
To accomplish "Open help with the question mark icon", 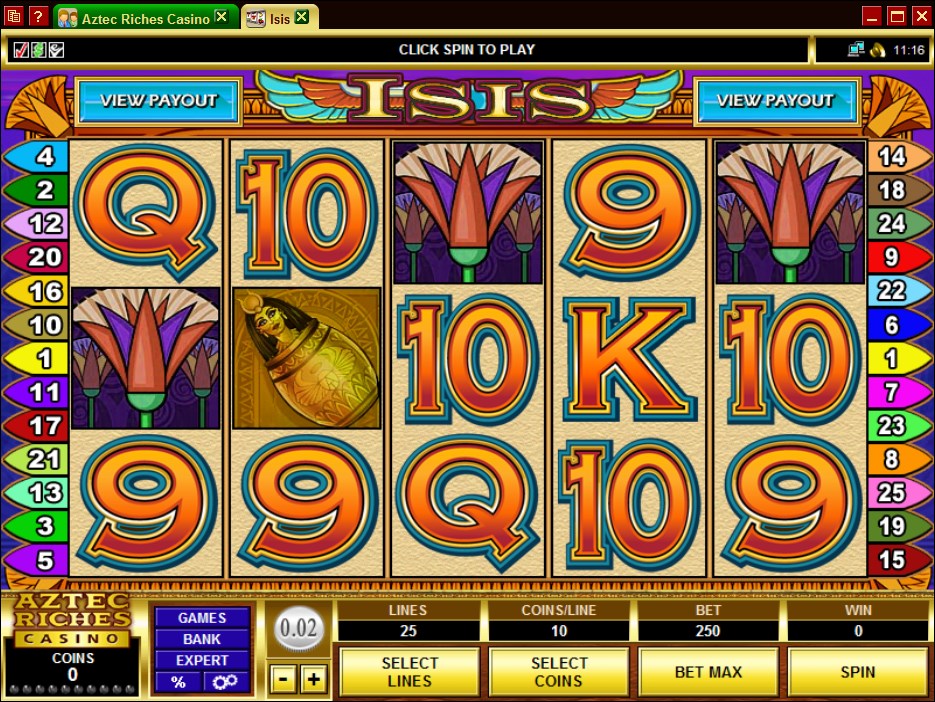I will (x=38, y=17).
